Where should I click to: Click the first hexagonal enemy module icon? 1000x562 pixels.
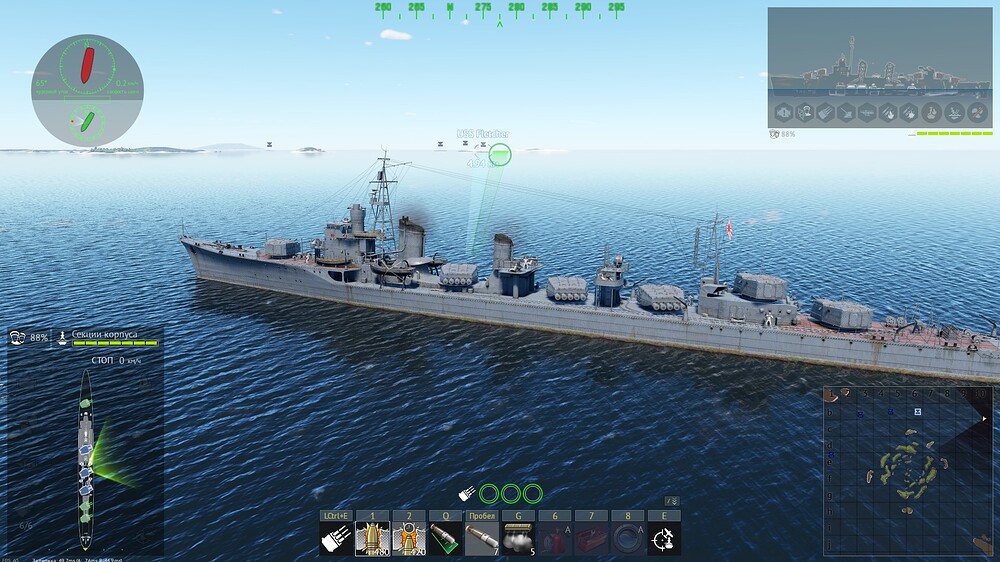(785, 112)
